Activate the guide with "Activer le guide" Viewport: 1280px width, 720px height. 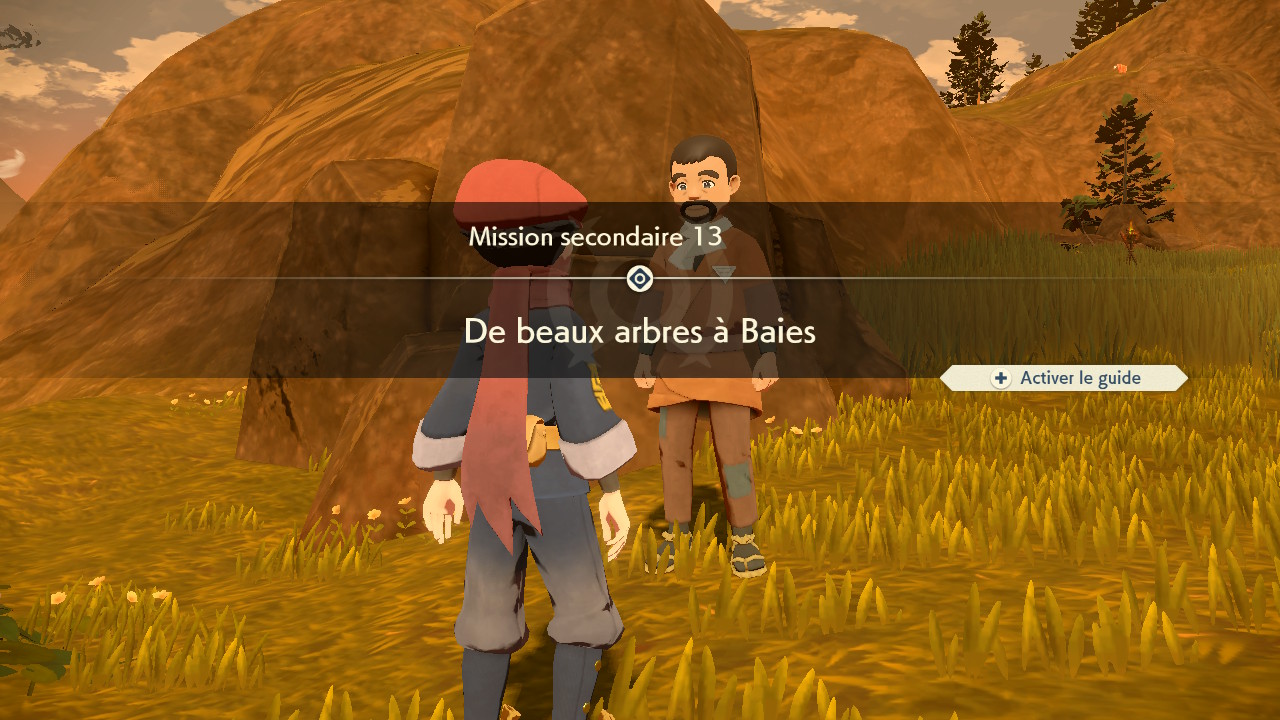tap(1065, 378)
